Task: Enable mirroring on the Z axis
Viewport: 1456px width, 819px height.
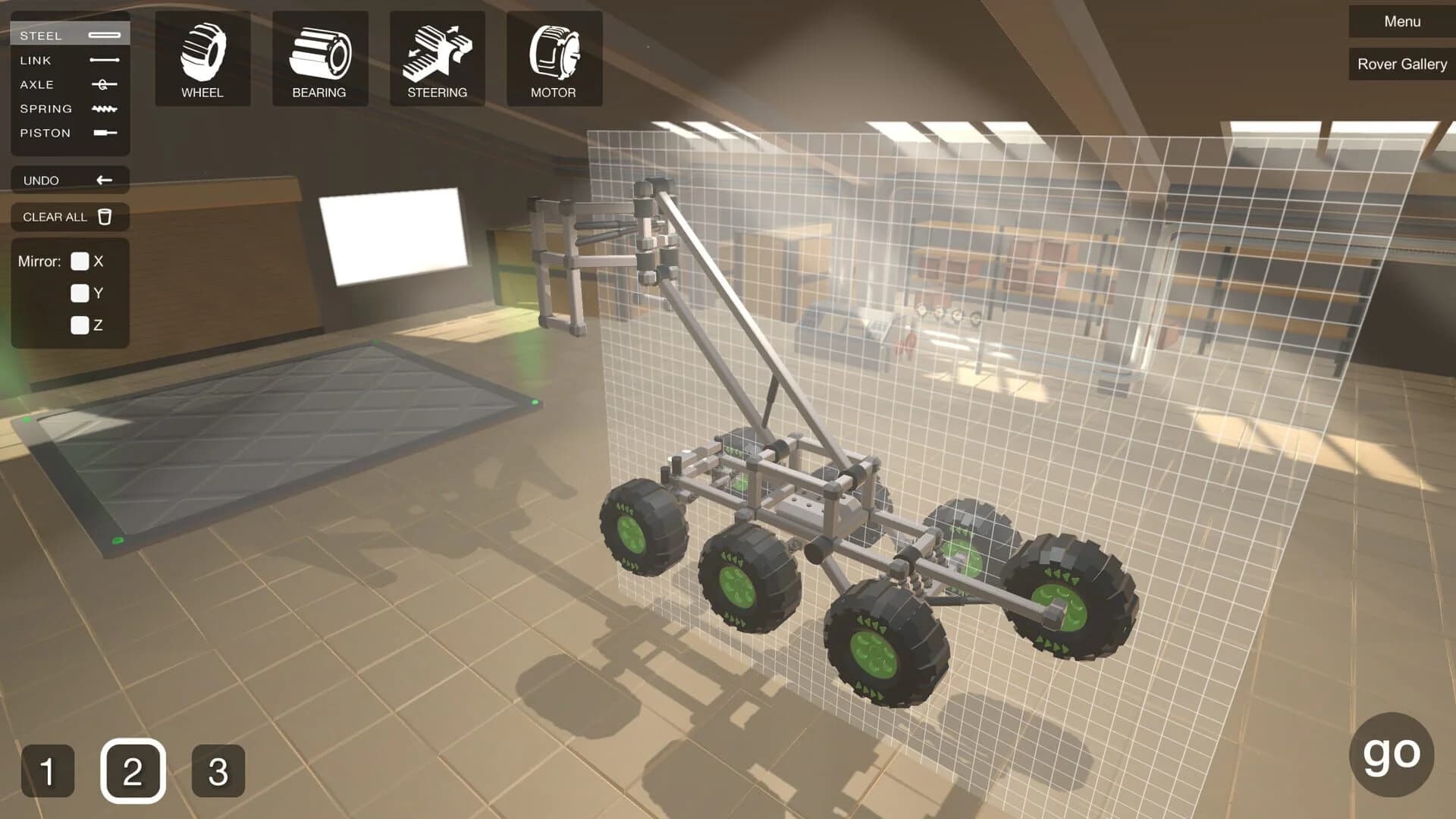Action: click(x=80, y=325)
